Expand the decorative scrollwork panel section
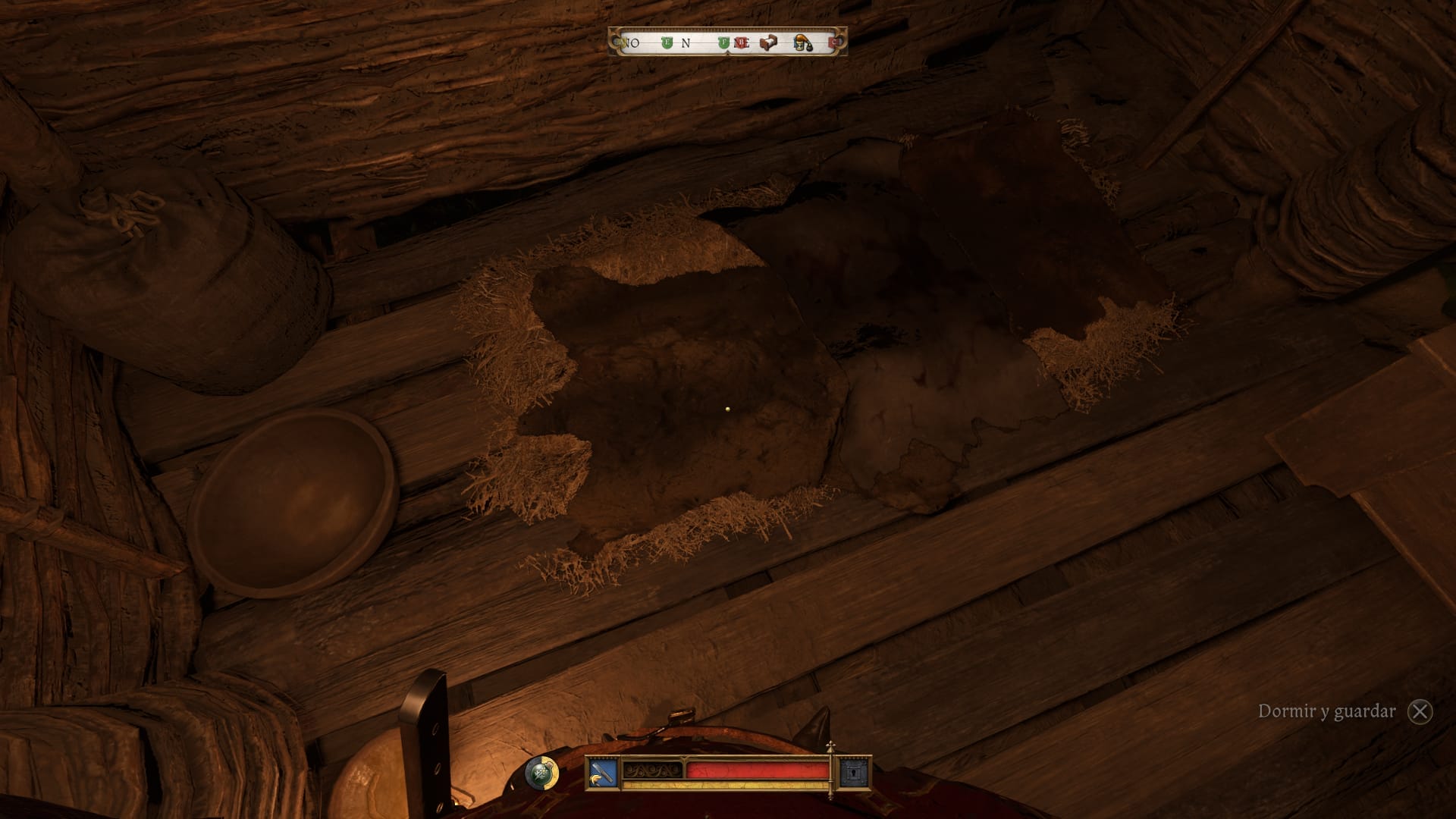 coord(652,770)
